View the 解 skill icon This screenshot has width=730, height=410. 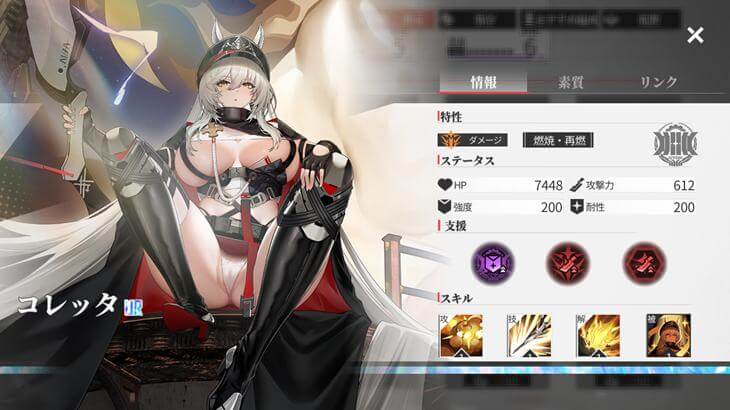tap(599, 335)
